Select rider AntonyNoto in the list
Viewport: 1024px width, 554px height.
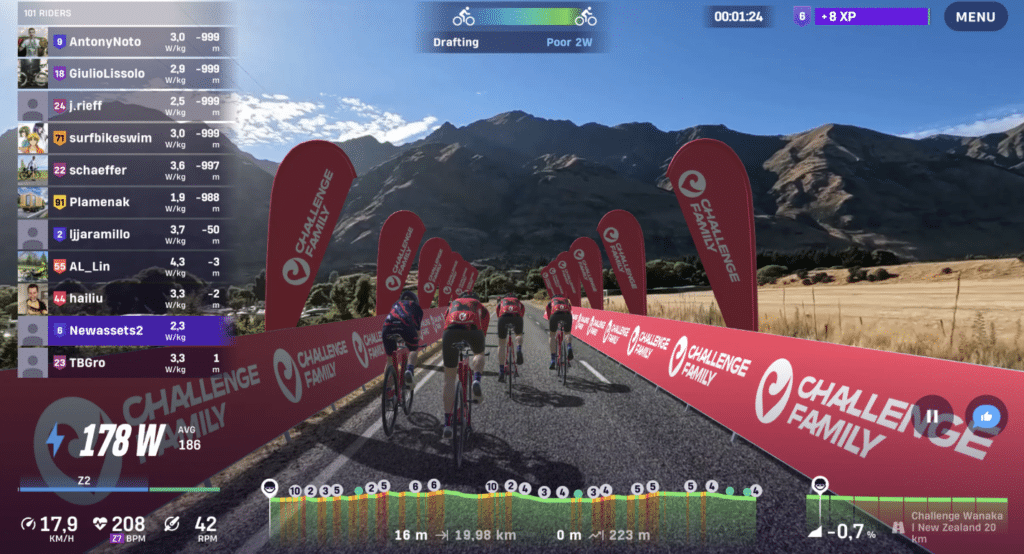click(x=125, y=42)
